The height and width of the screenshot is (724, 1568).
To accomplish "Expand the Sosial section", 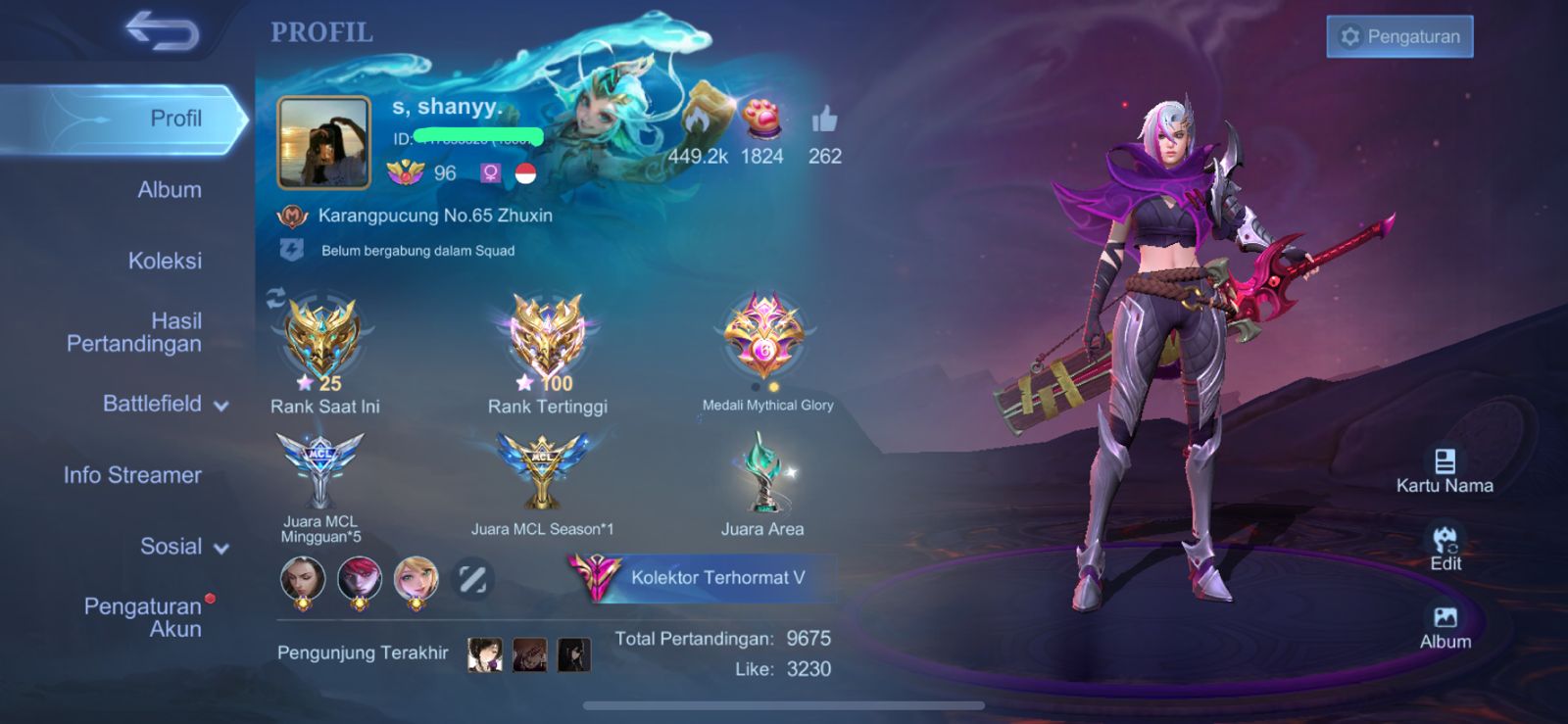I will coord(183,547).
